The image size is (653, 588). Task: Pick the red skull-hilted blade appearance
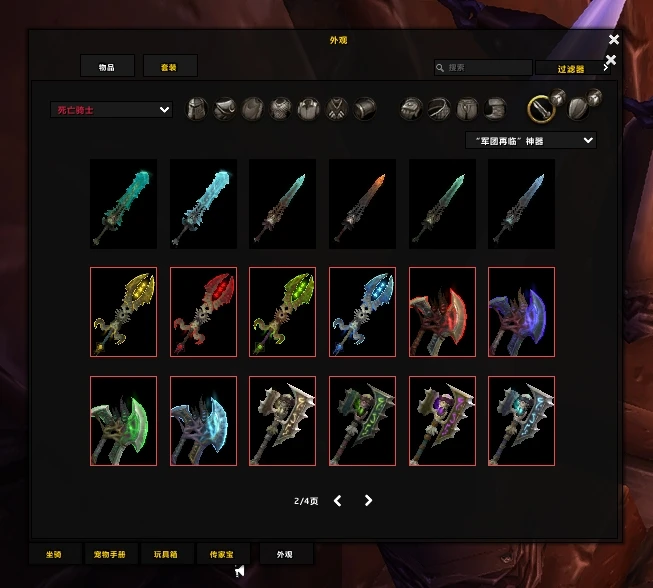(203, 312)
